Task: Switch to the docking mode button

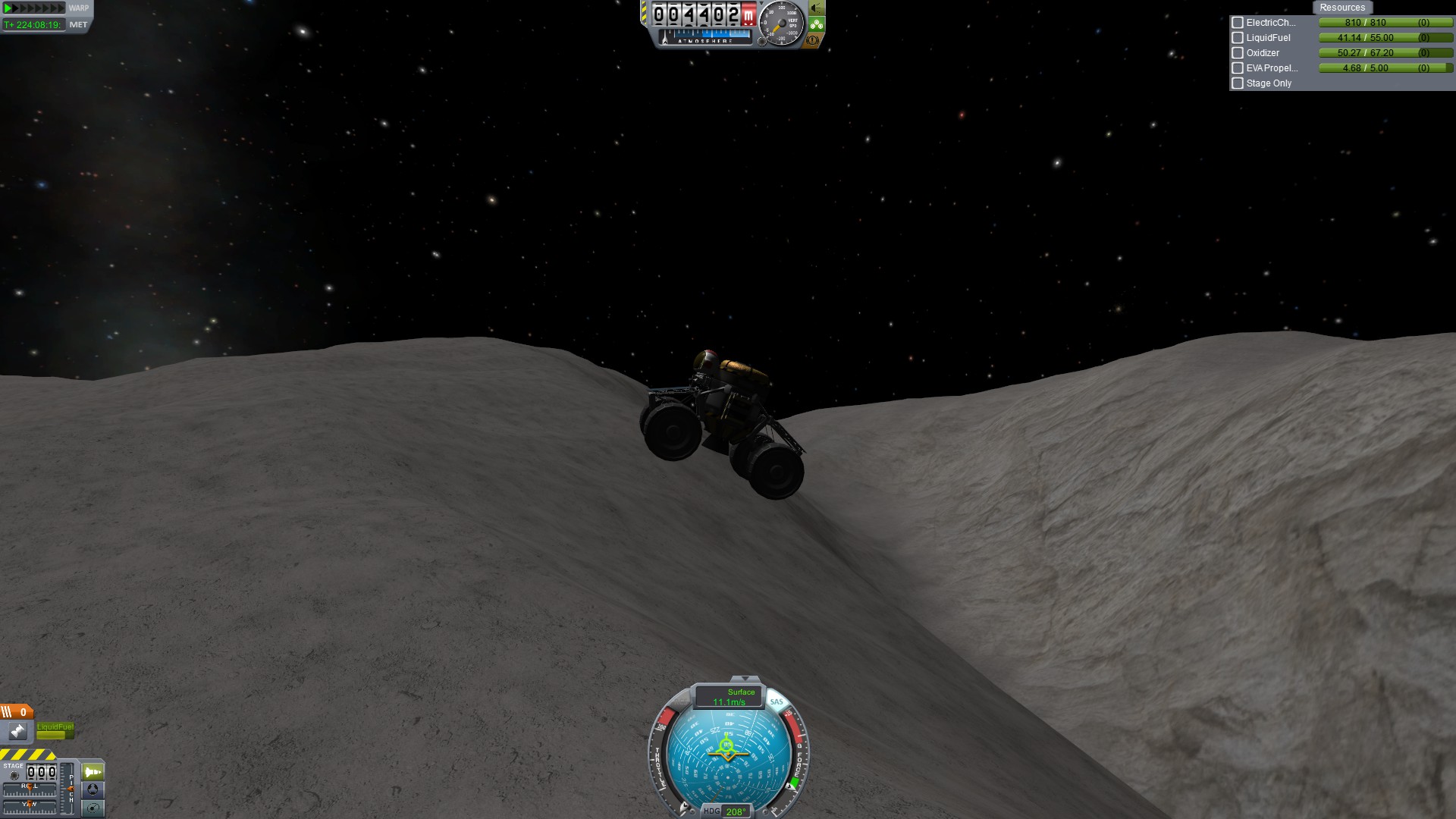Action: coord(93,789)
